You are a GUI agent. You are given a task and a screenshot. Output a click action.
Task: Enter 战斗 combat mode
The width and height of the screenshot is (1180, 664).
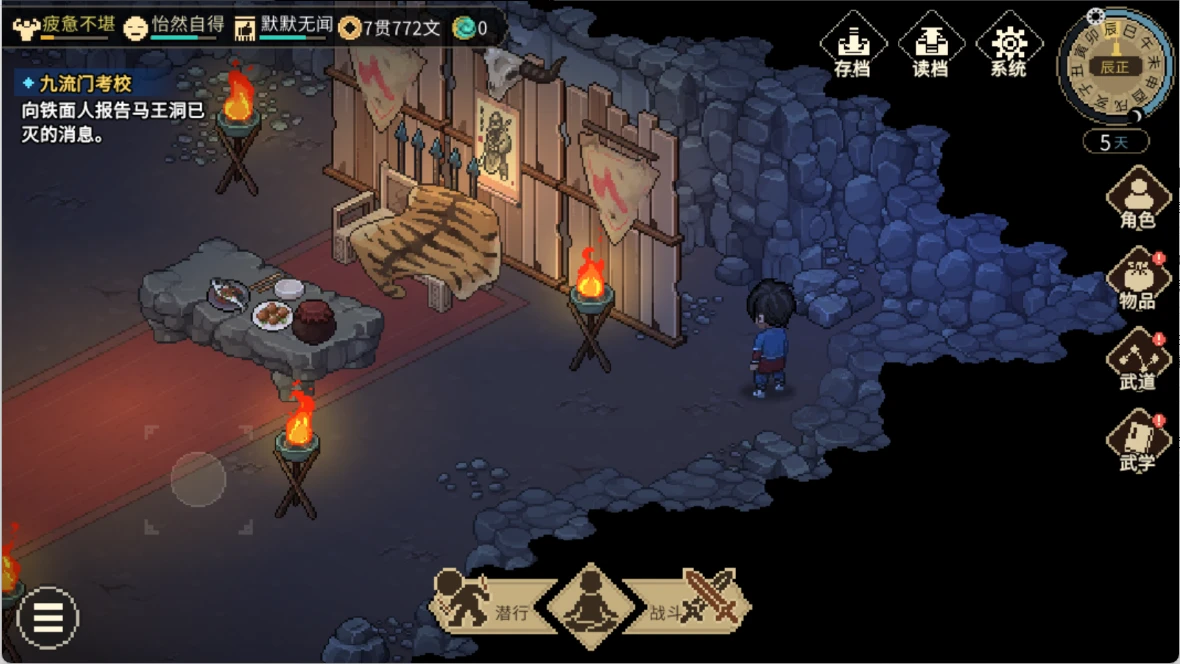(692, 605)
